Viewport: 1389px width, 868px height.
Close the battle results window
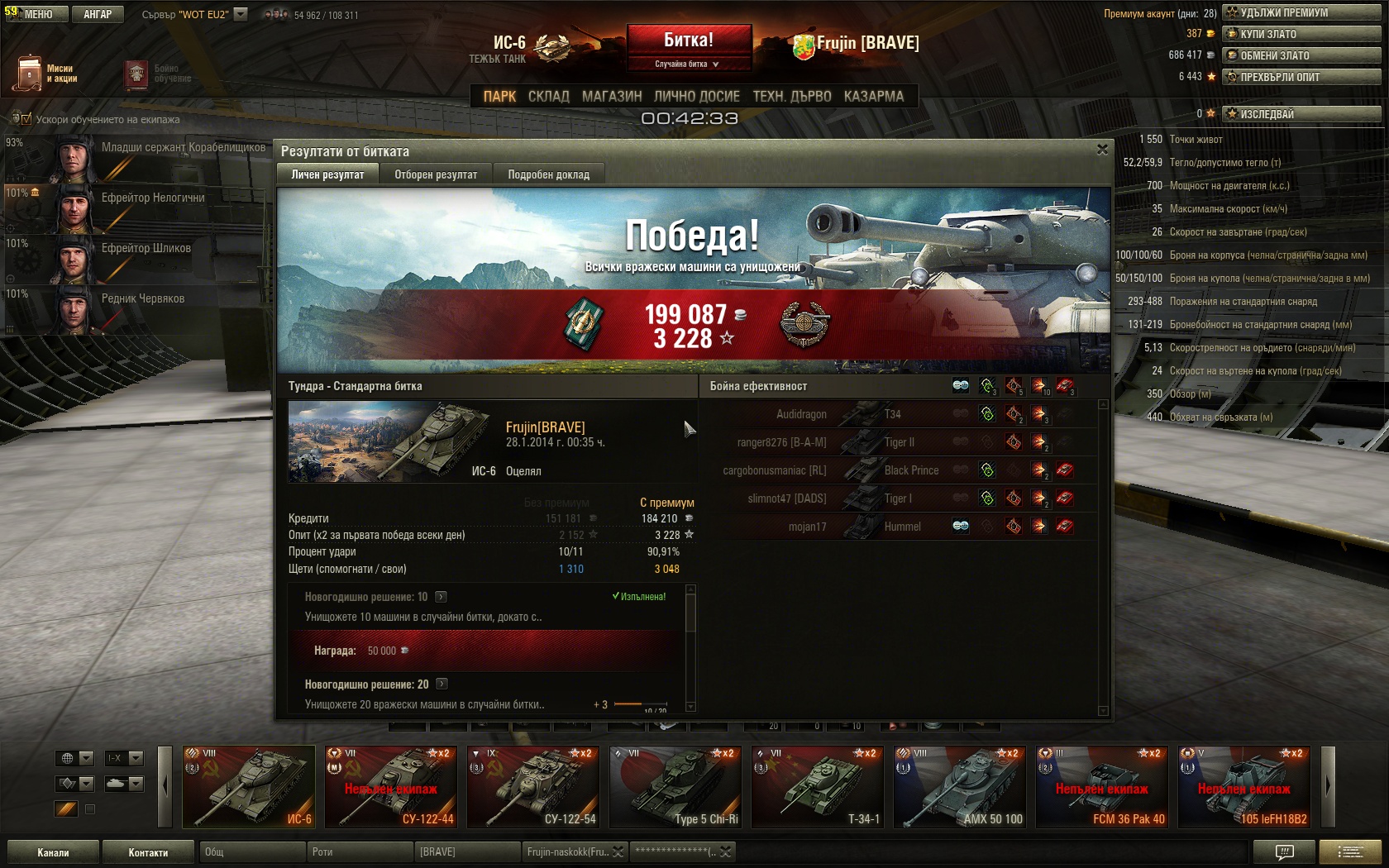(x=1102, y=150)
